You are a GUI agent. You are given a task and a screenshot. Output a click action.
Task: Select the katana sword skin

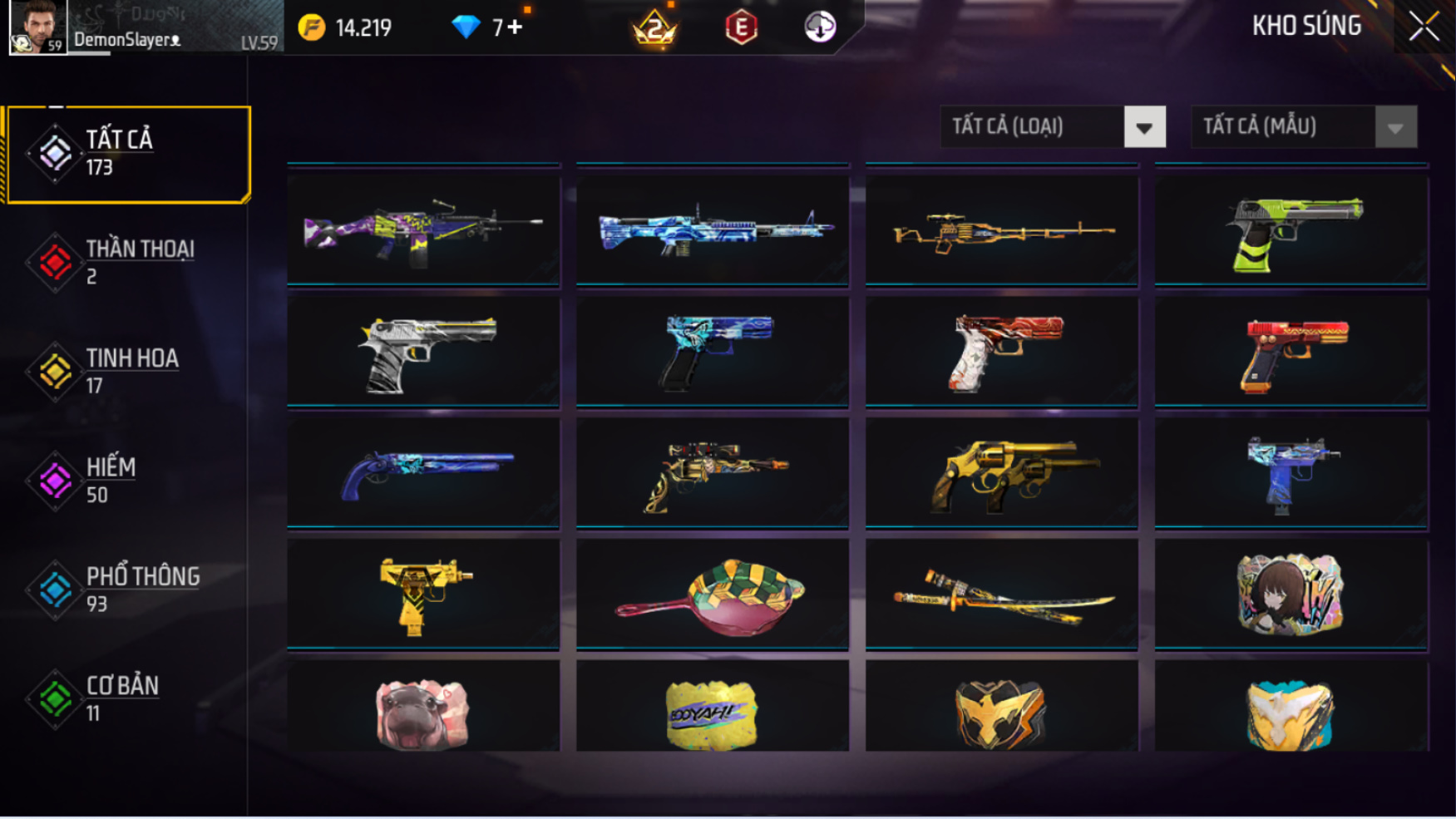1001,594
